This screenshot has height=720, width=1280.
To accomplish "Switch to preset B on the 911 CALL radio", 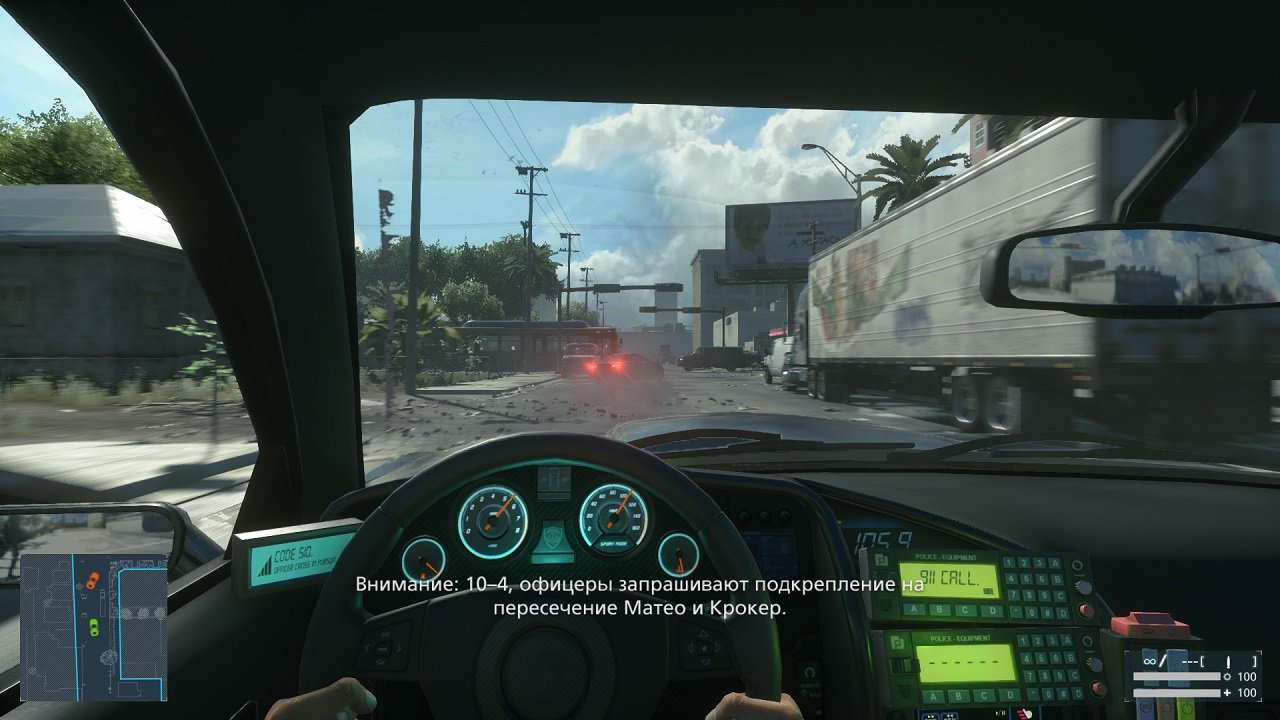I will 939,609.
